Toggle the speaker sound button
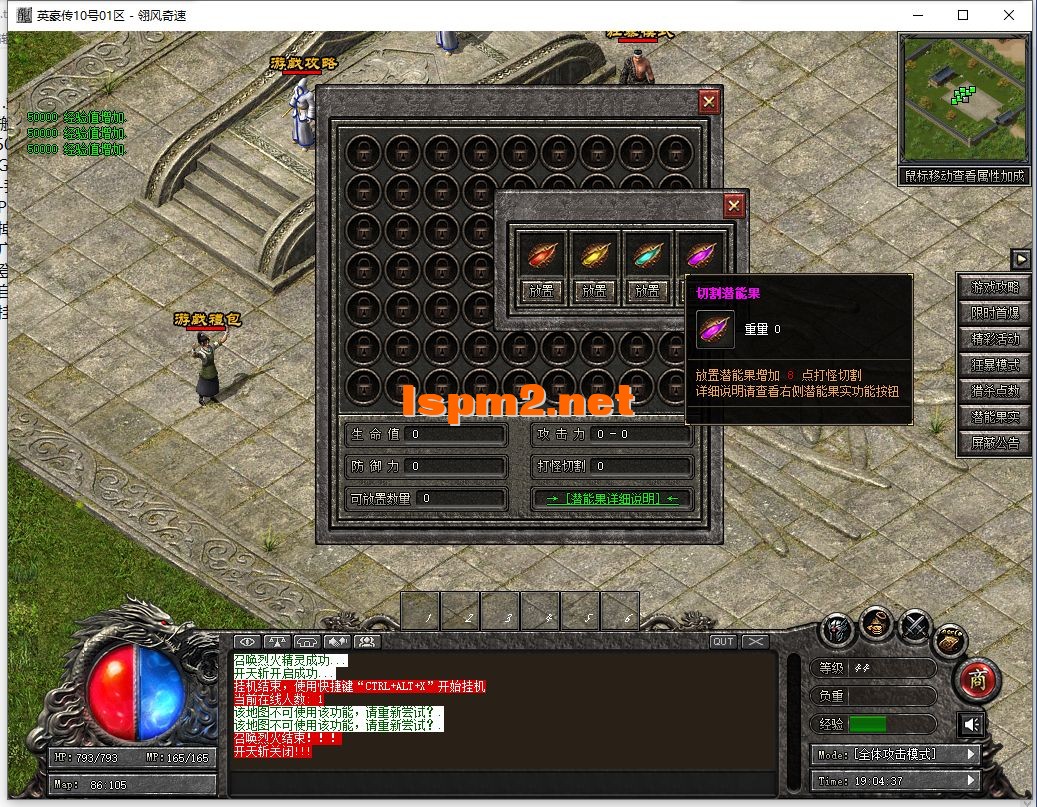This screenshot has width=1037, height=807. [970, 724]
